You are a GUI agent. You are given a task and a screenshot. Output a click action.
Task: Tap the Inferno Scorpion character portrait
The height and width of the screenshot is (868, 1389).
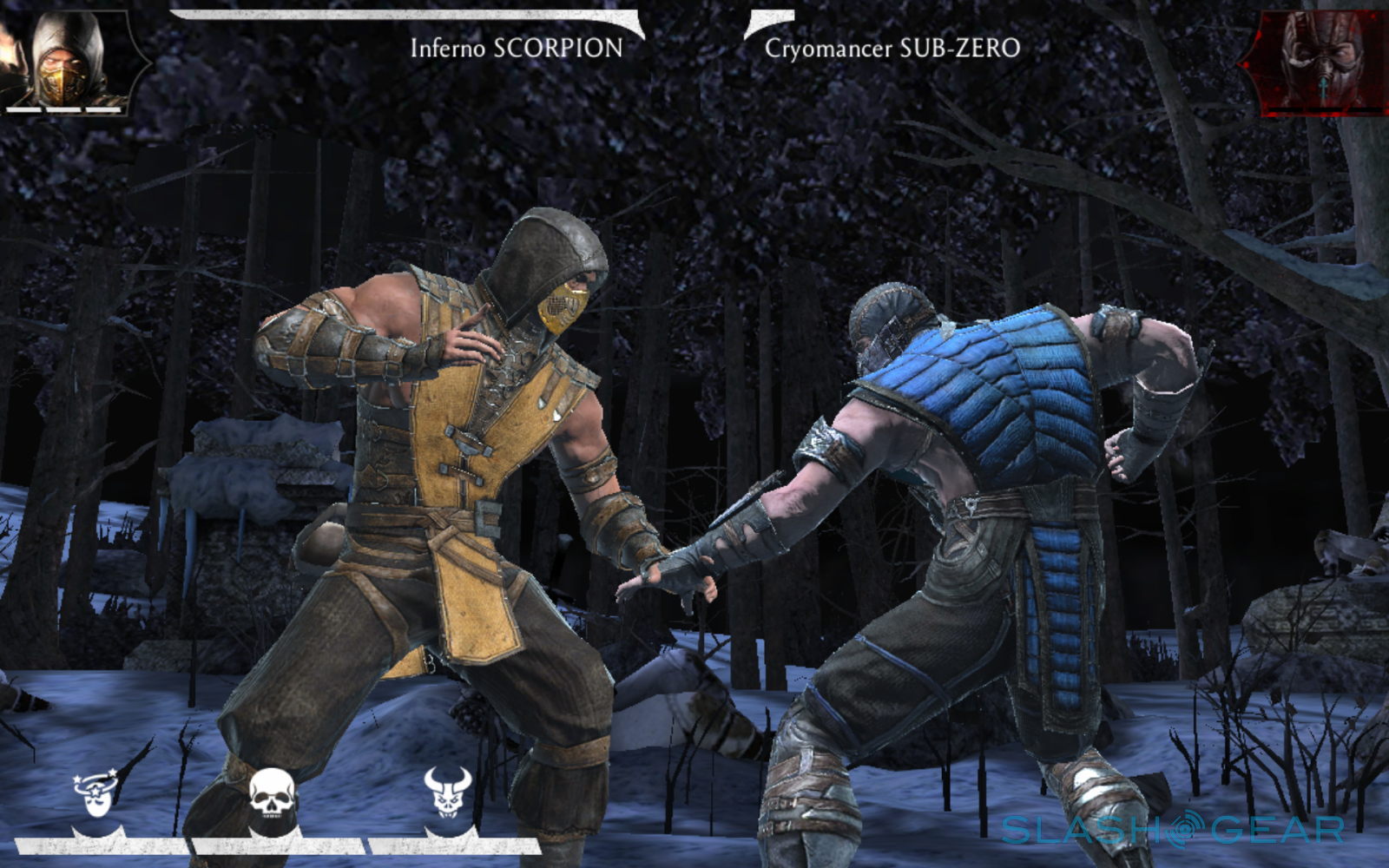tap(69, 59)
